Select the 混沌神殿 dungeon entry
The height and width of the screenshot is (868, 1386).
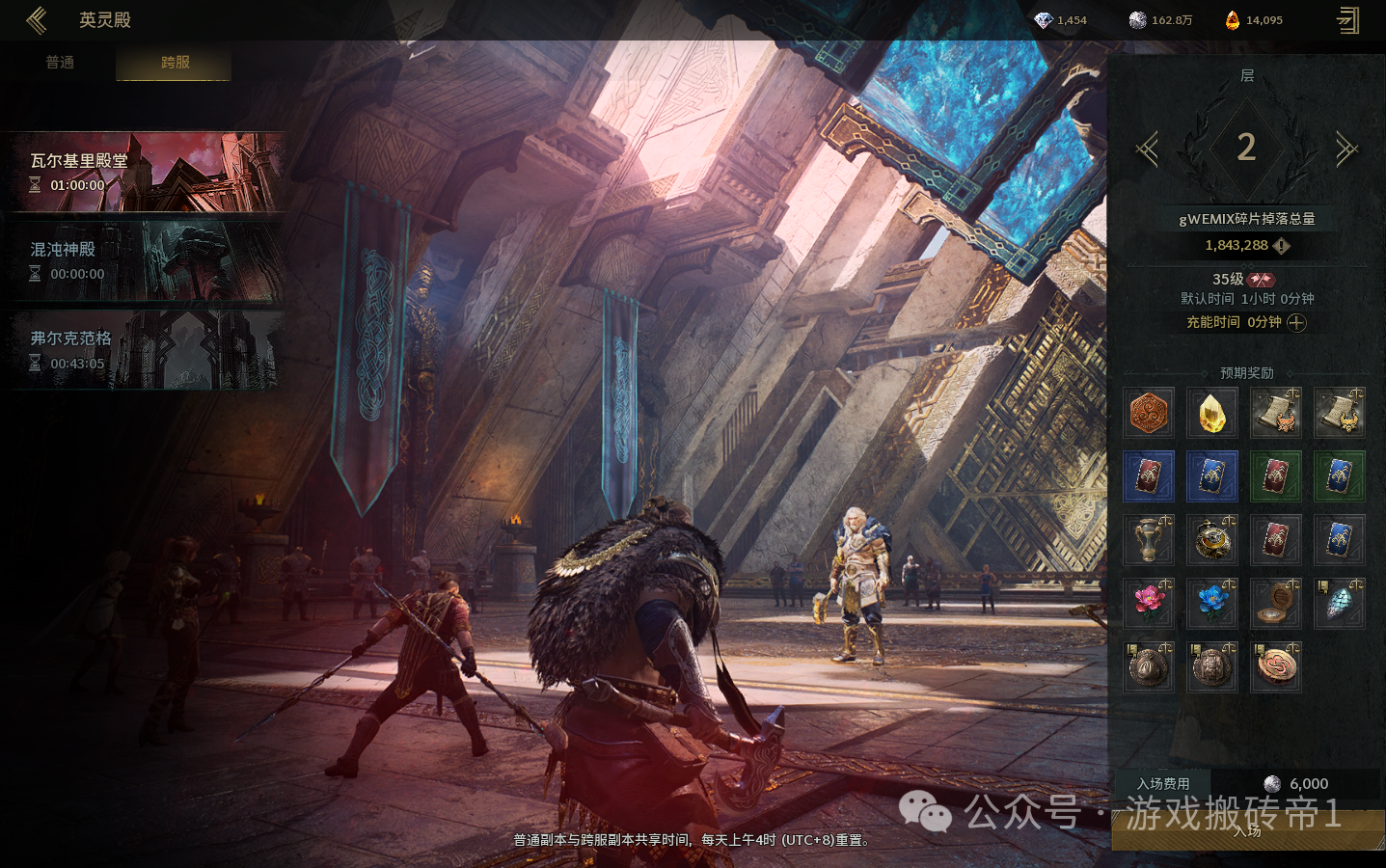point(149,261)
